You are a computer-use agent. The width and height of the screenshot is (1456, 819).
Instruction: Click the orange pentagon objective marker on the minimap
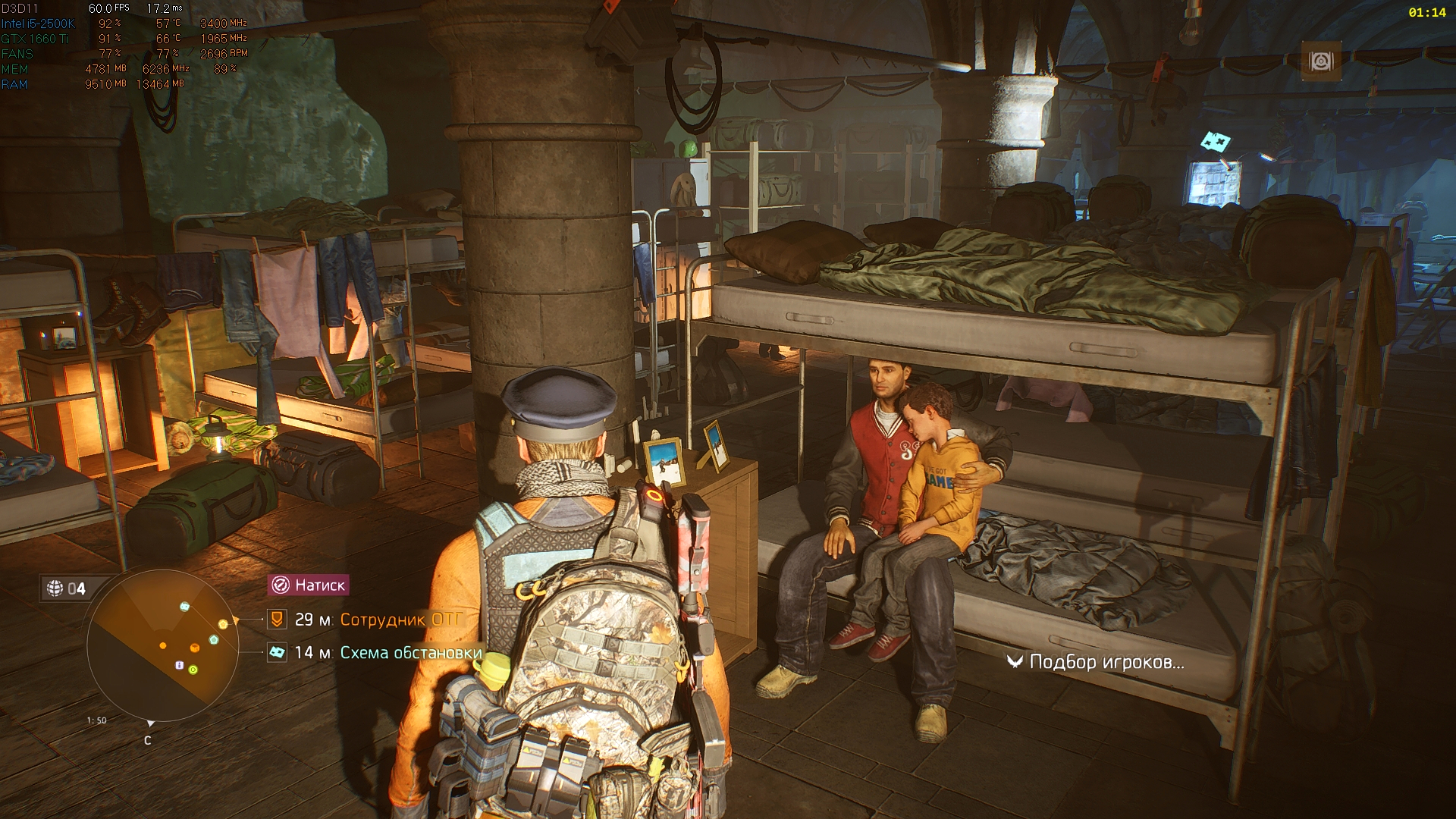pyautogui.click(x=223, y=624)
